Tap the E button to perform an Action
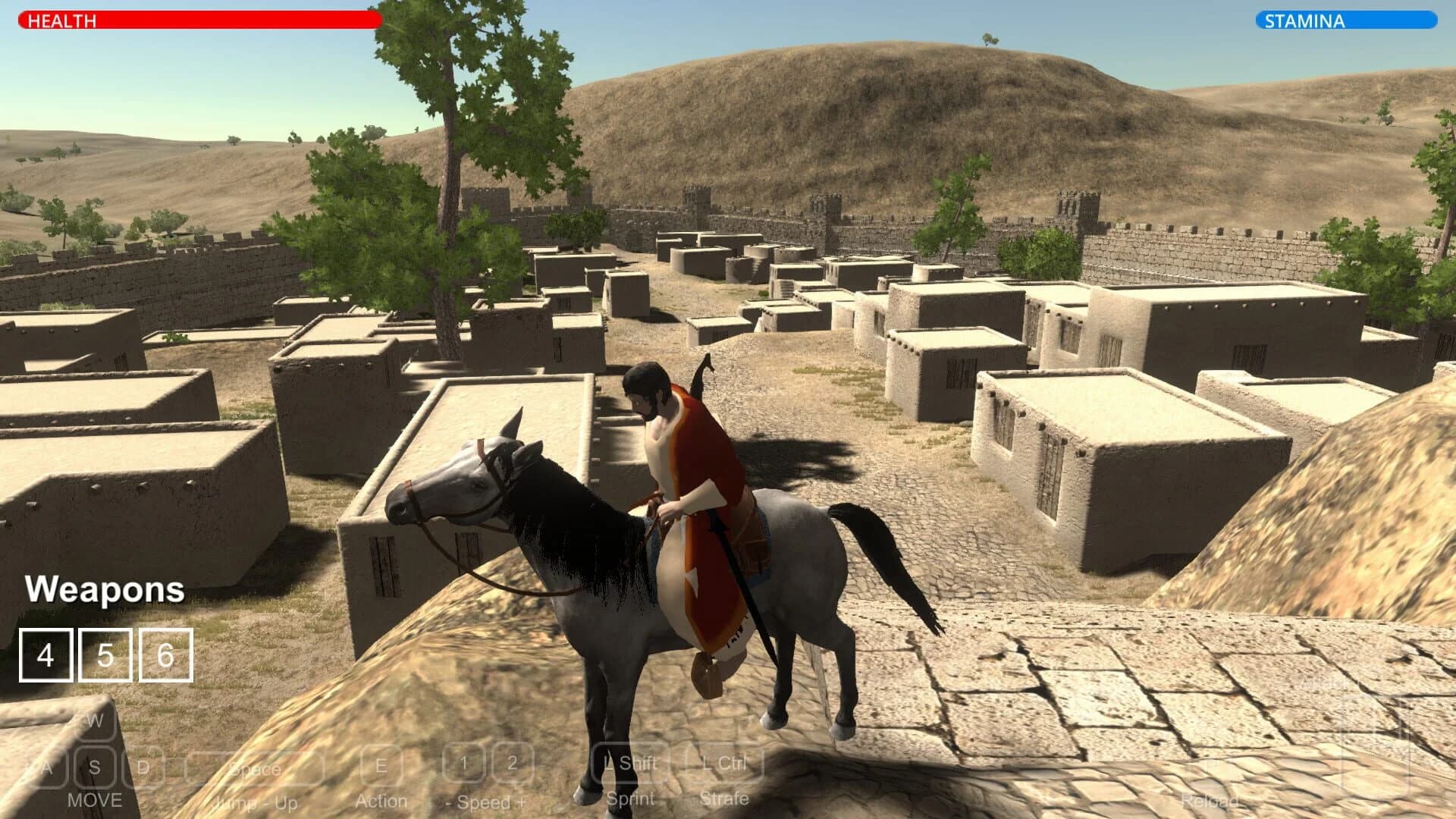The image size is (1456, 819). (381, 767)
